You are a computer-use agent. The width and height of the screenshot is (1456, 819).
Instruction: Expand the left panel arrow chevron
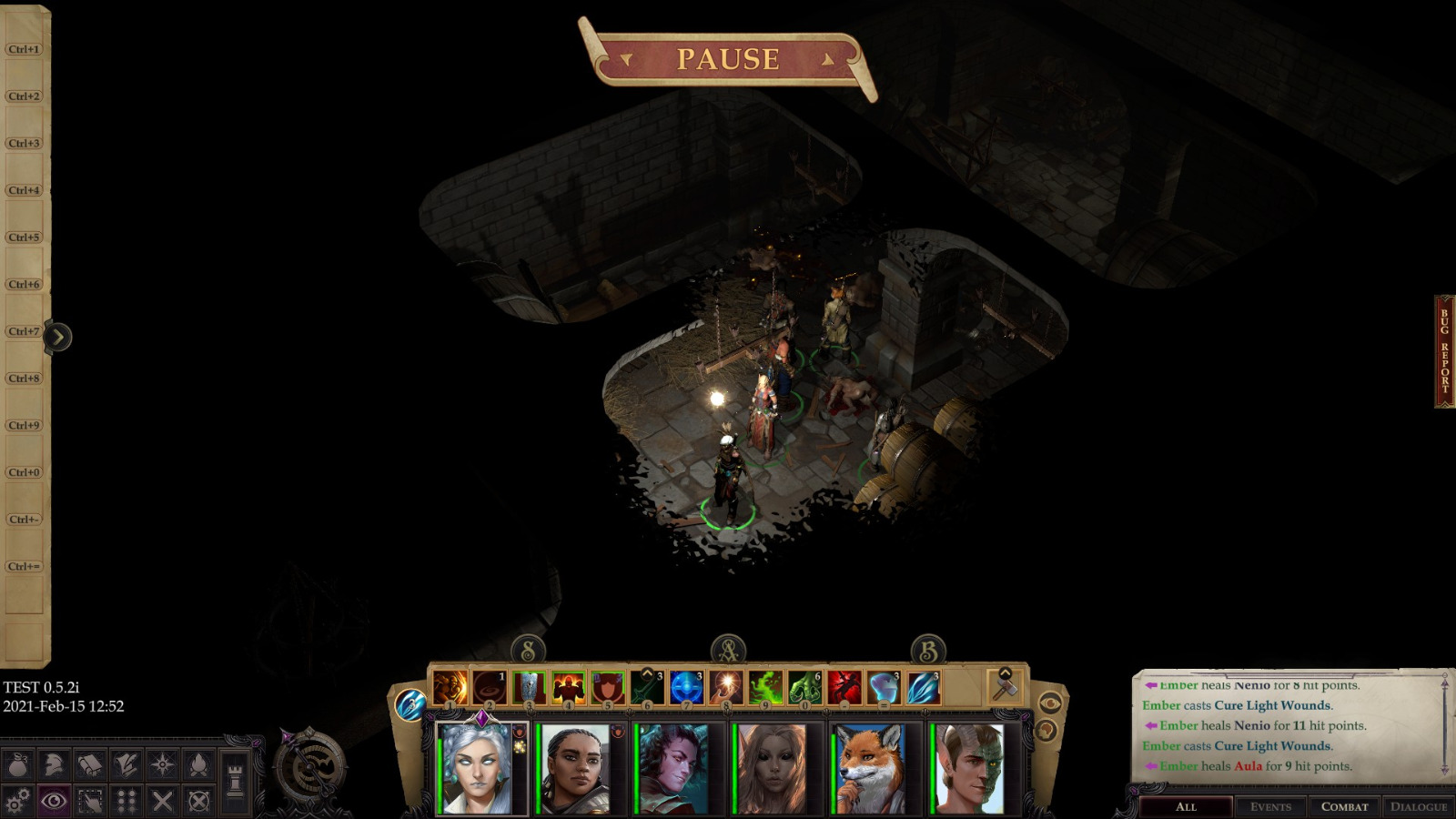(58, 335)
